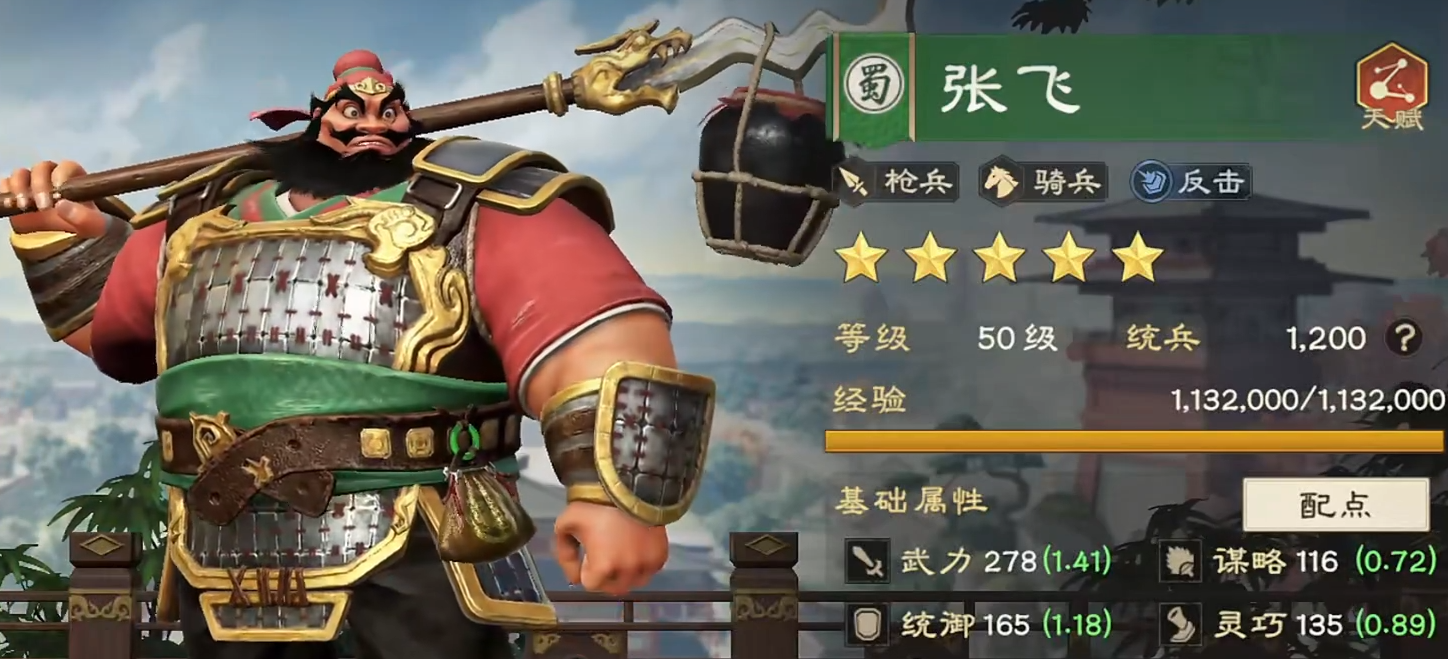Click the 配点 attribute allocation button
The width and height of the screenshot is (1448, 659).
tap(1335, 504)
